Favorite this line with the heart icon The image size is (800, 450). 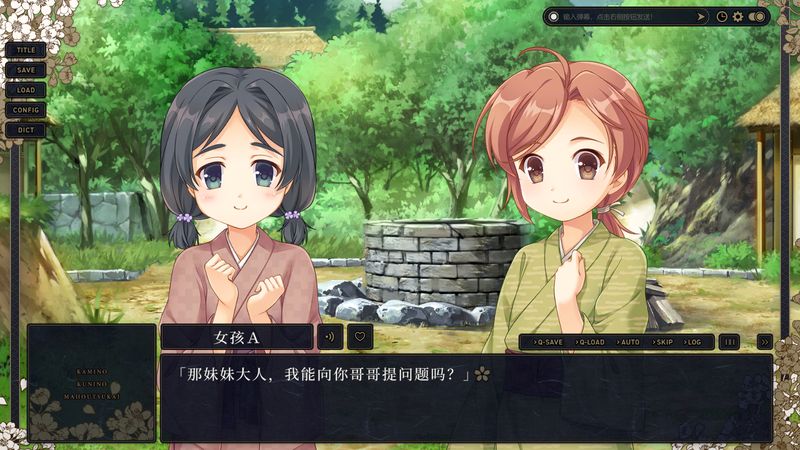(360, 337)
